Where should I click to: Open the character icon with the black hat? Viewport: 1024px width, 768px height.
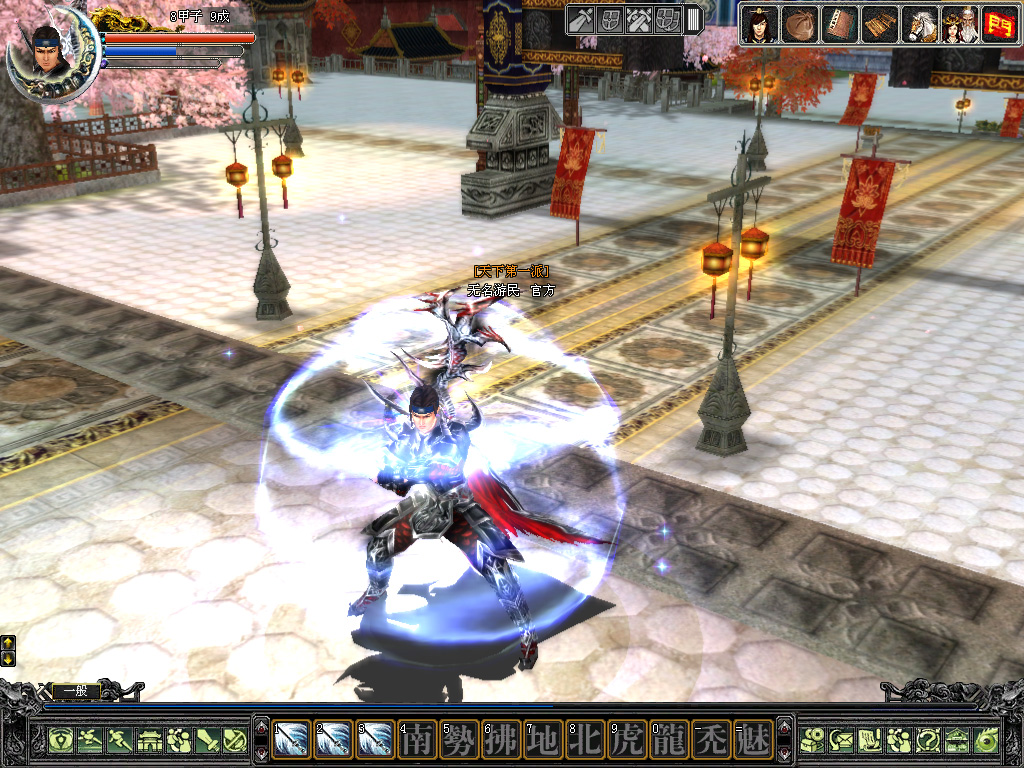[760, 24]
